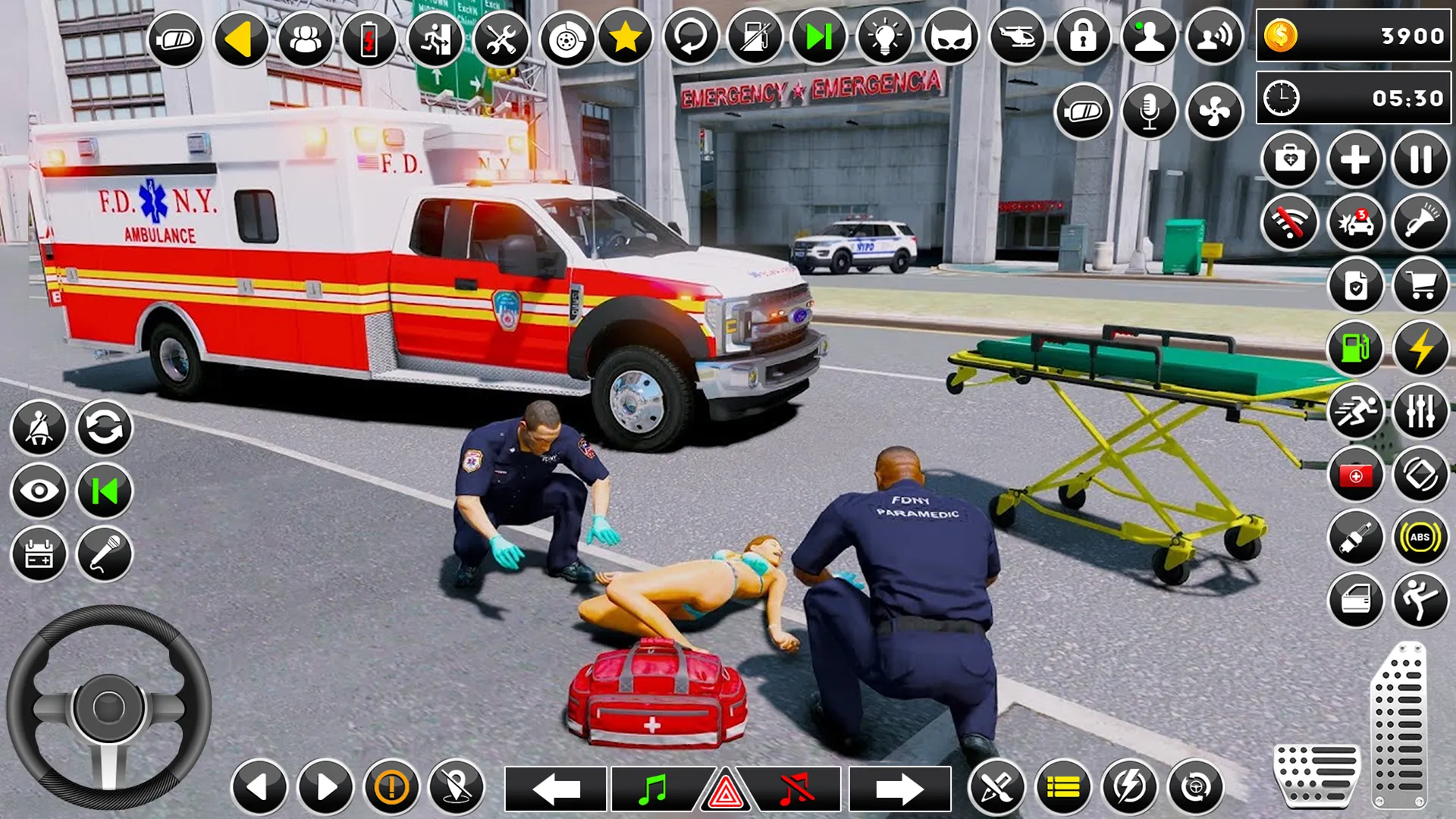Open the wrench and screwdriver repair icon
This screenshot has width=1456, height=819.
pos(500,38)
